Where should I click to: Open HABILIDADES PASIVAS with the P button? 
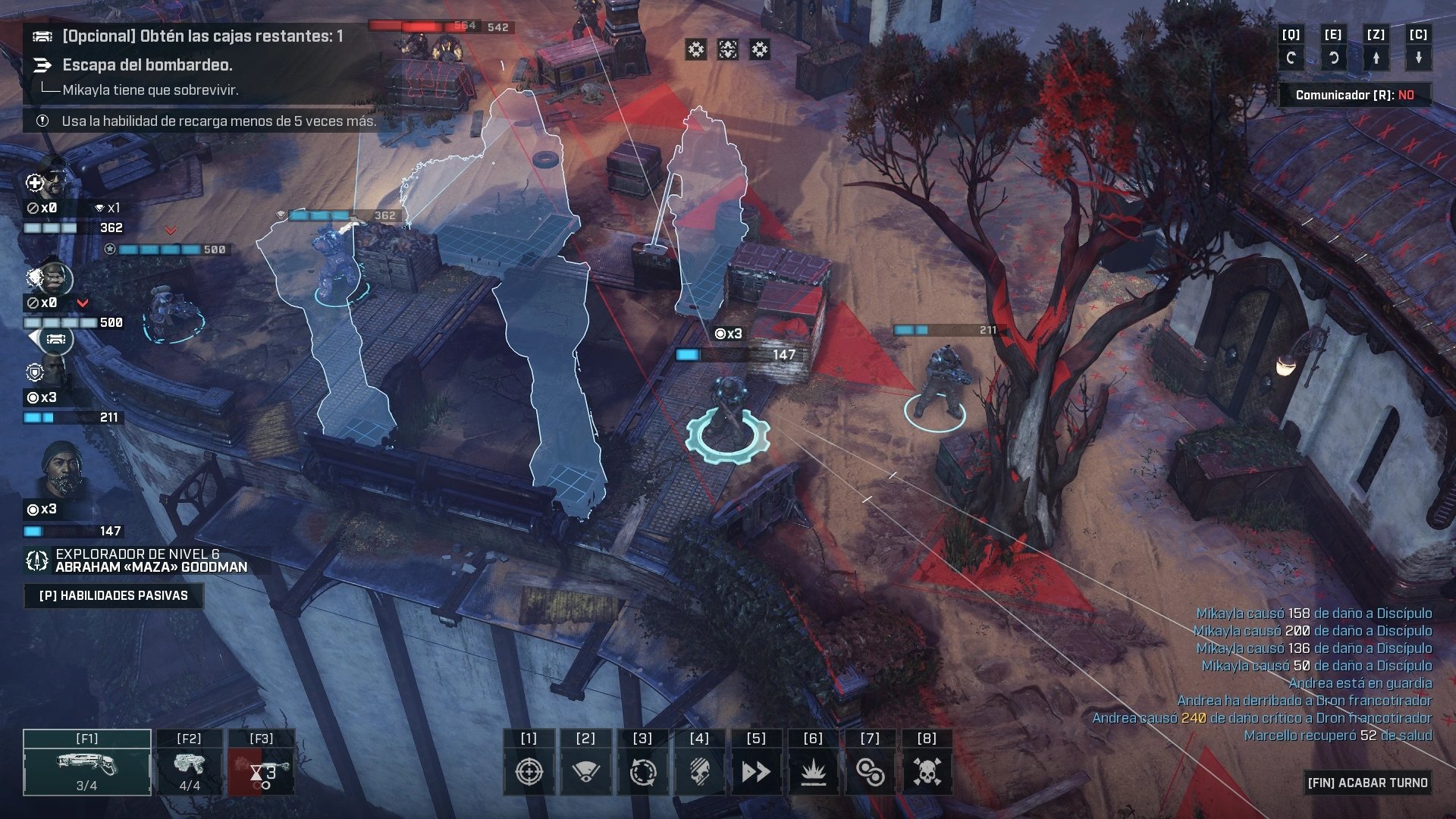point(114,595)
